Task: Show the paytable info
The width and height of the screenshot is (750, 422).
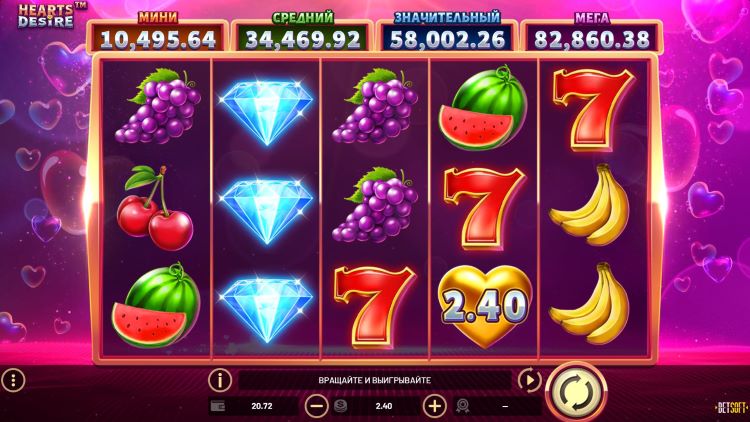Action: coord(220,380)
